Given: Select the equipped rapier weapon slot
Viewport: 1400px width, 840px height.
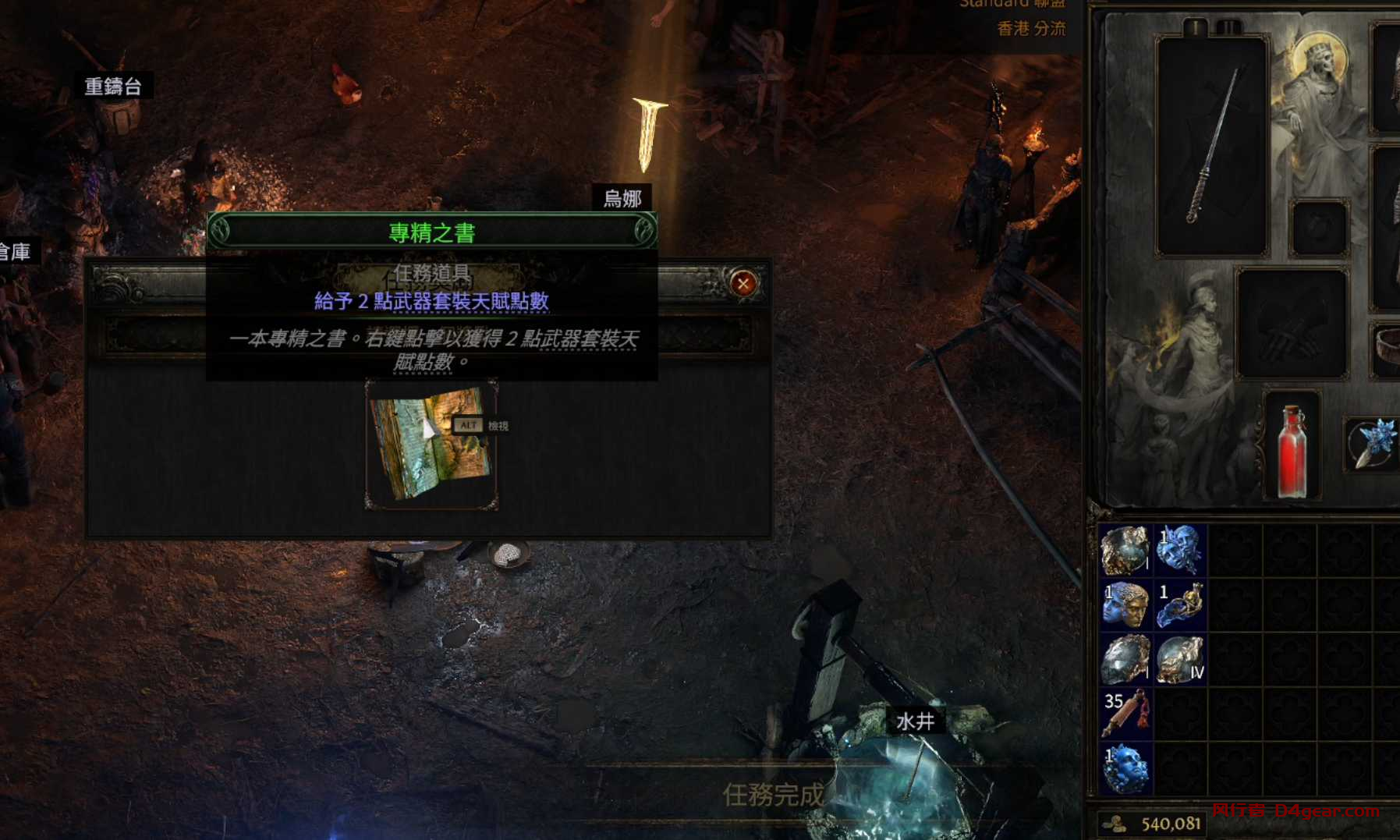Looking at the screenshot, I should click(x=1212, y=147).
